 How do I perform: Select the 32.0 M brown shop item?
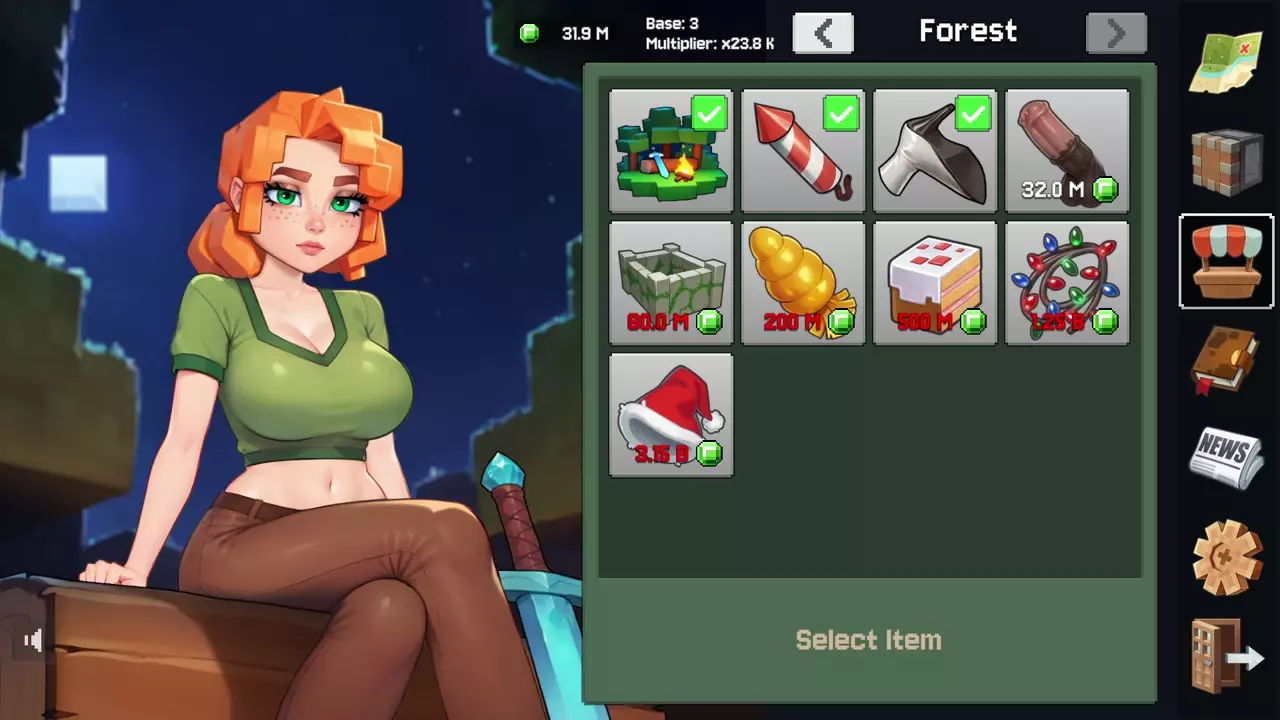[x=1067, y=151]
